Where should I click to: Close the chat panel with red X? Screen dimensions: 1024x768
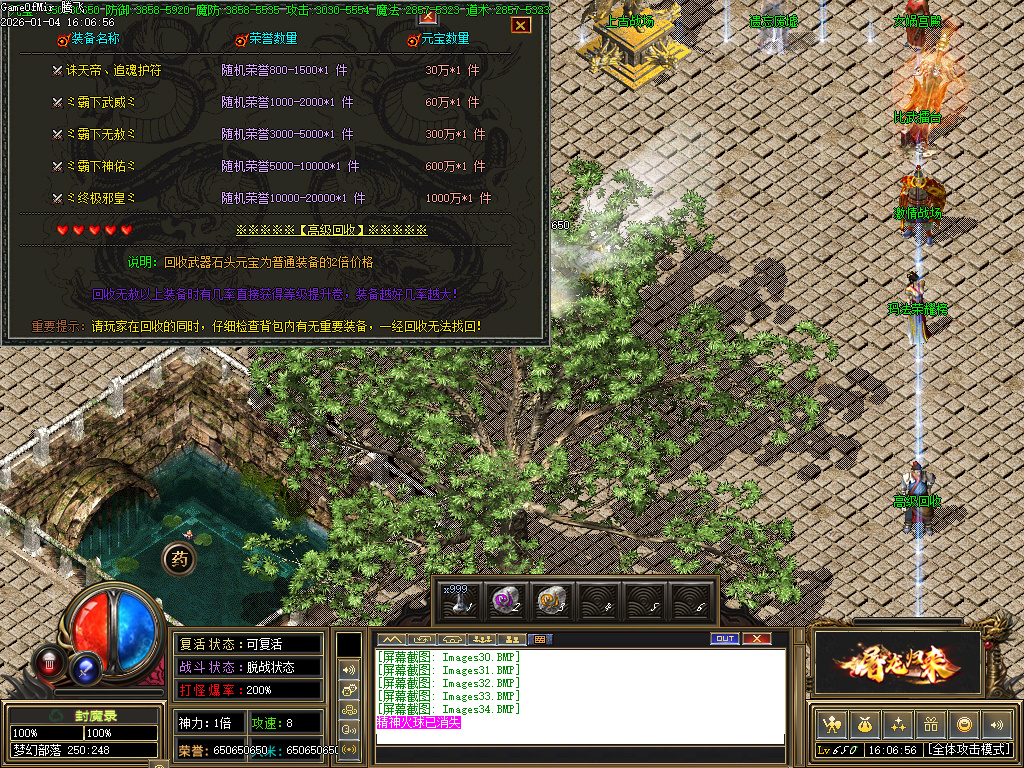[x=757, y=639]
